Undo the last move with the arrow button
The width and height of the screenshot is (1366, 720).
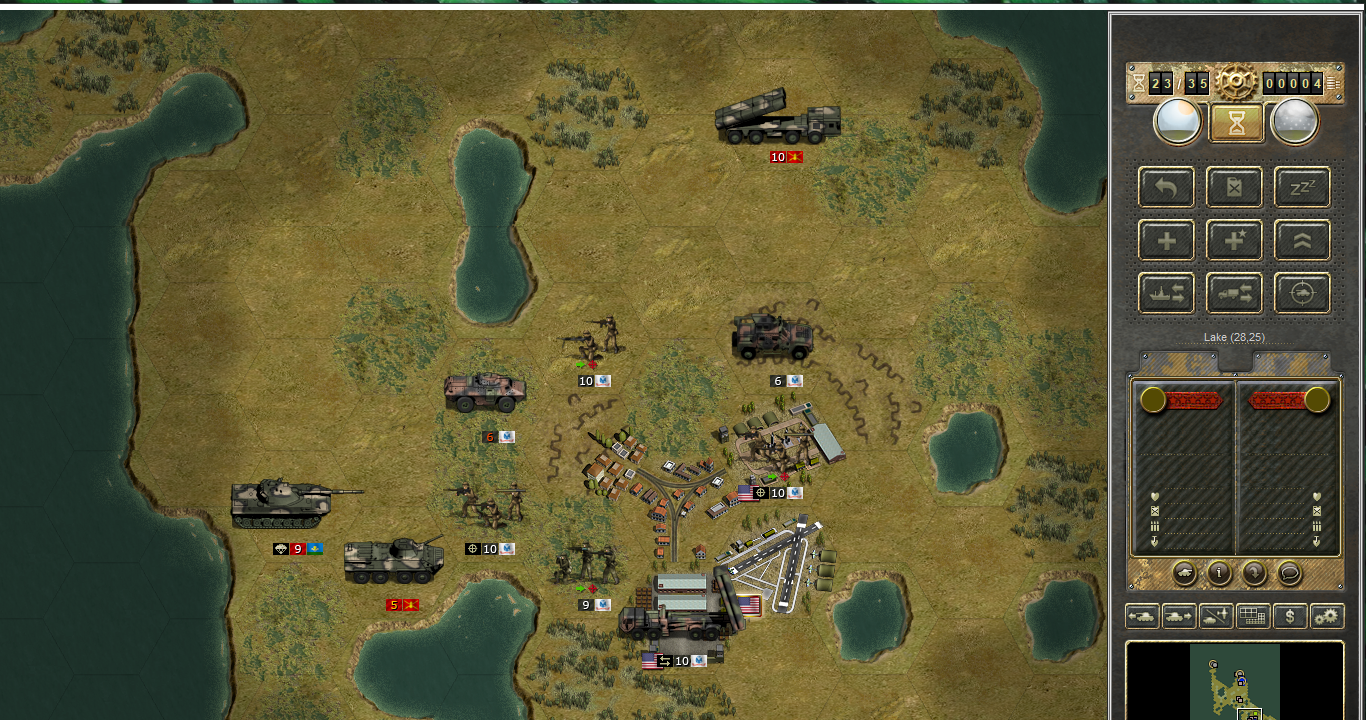[x=1166, y=187]
